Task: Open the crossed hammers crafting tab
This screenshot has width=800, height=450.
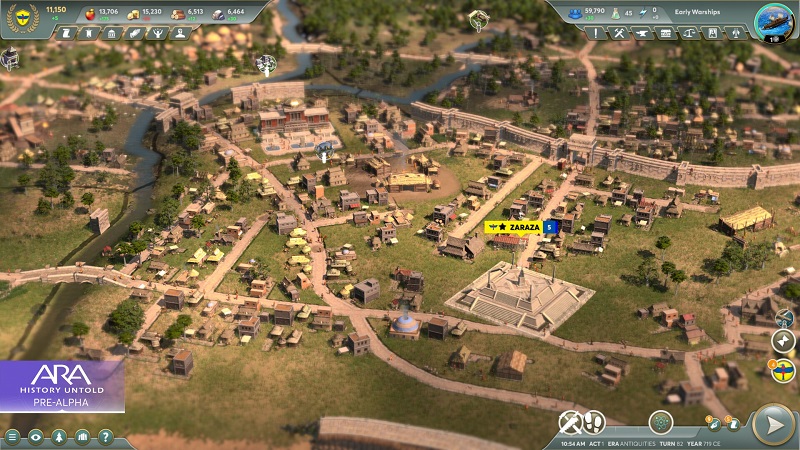Action: tap(620, 33)
